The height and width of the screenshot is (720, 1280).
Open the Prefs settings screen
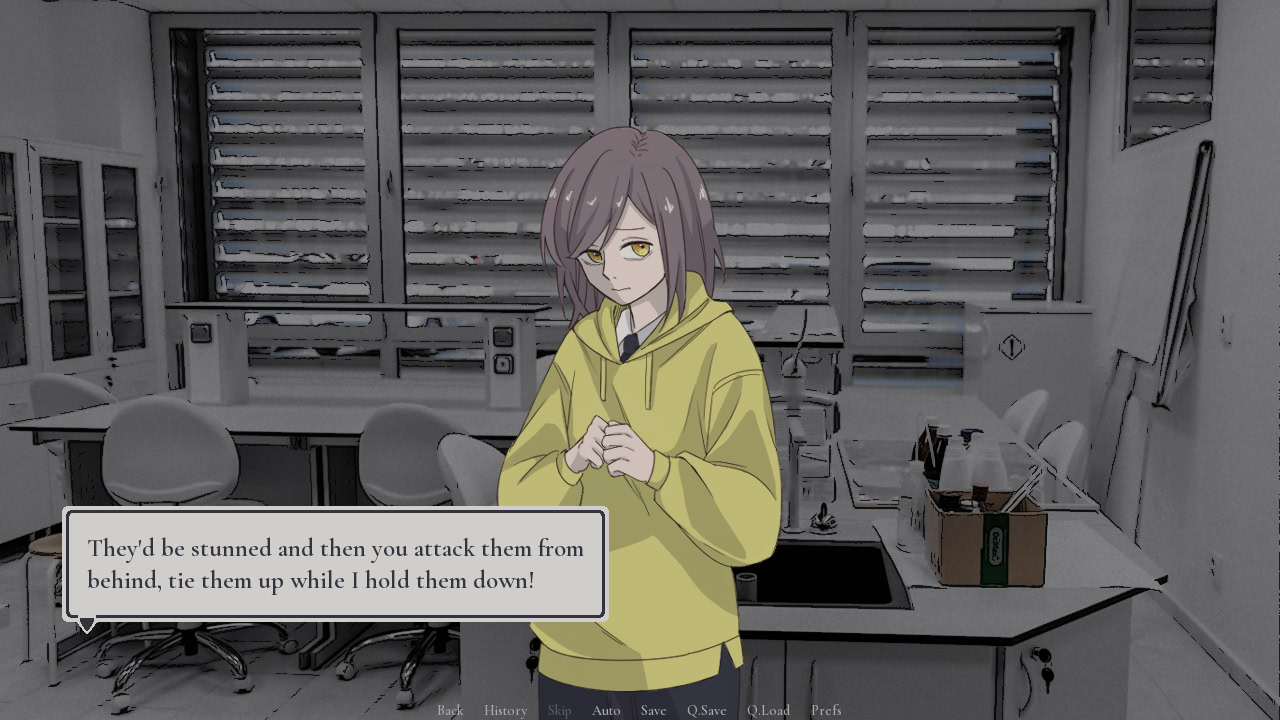(x=826, y=710)
